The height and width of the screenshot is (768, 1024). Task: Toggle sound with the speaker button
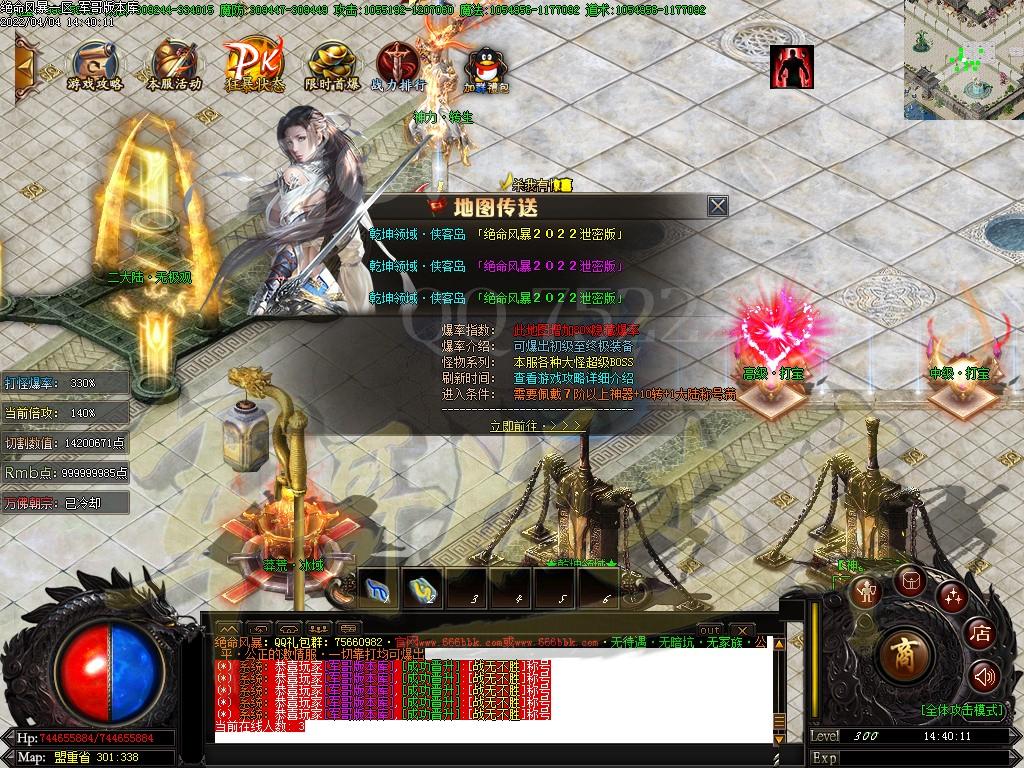[984, 677]
